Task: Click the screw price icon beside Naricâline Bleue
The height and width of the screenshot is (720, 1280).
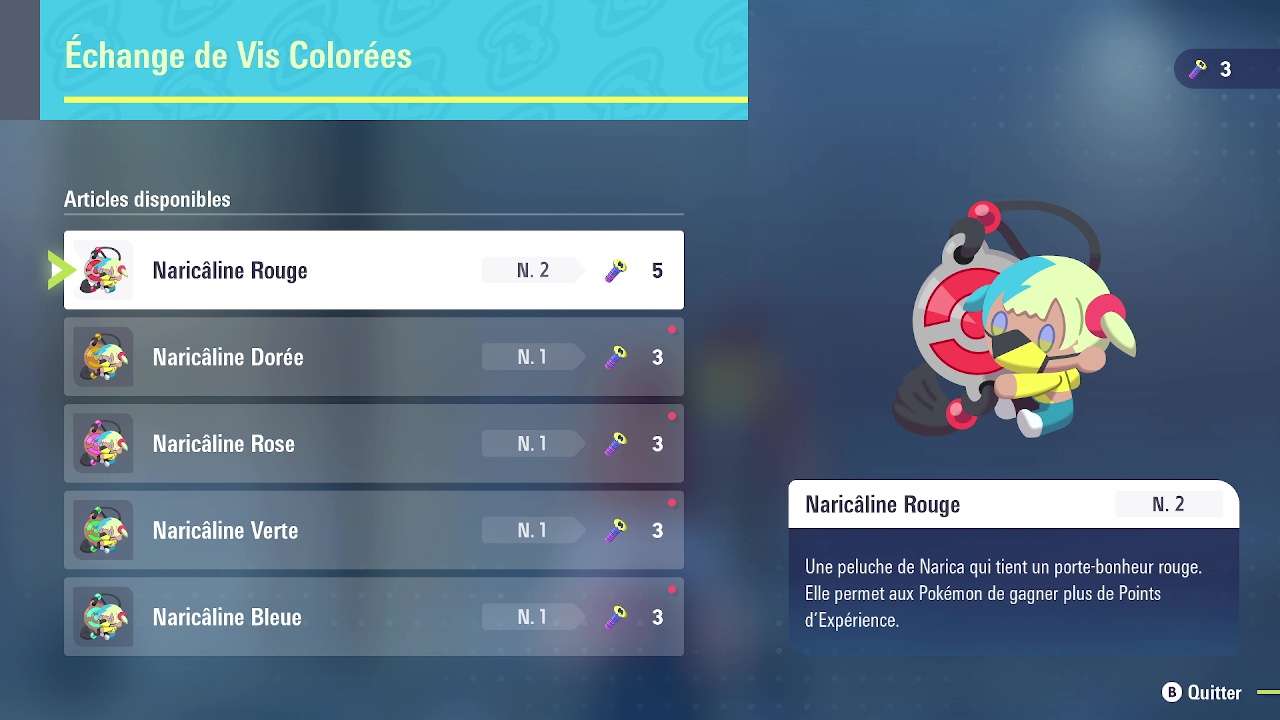Action: 614,617
